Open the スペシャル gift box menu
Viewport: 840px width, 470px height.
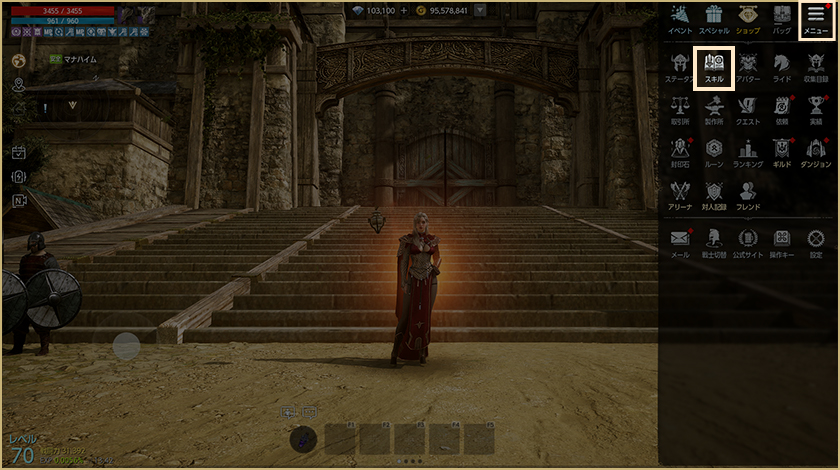pyautogui.click(x=713, y=19)
